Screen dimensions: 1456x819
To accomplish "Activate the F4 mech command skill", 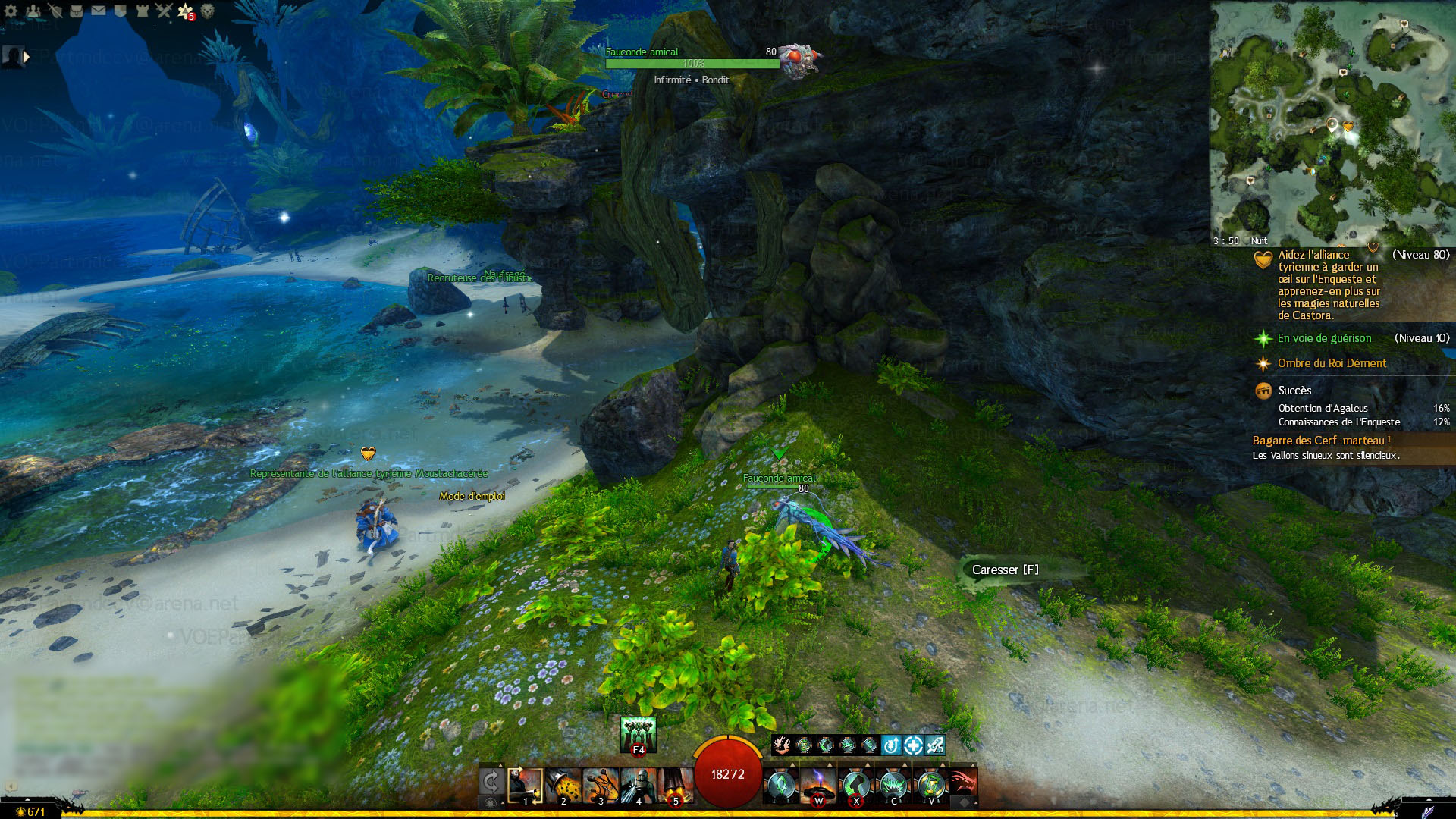I will click(638, 734).
